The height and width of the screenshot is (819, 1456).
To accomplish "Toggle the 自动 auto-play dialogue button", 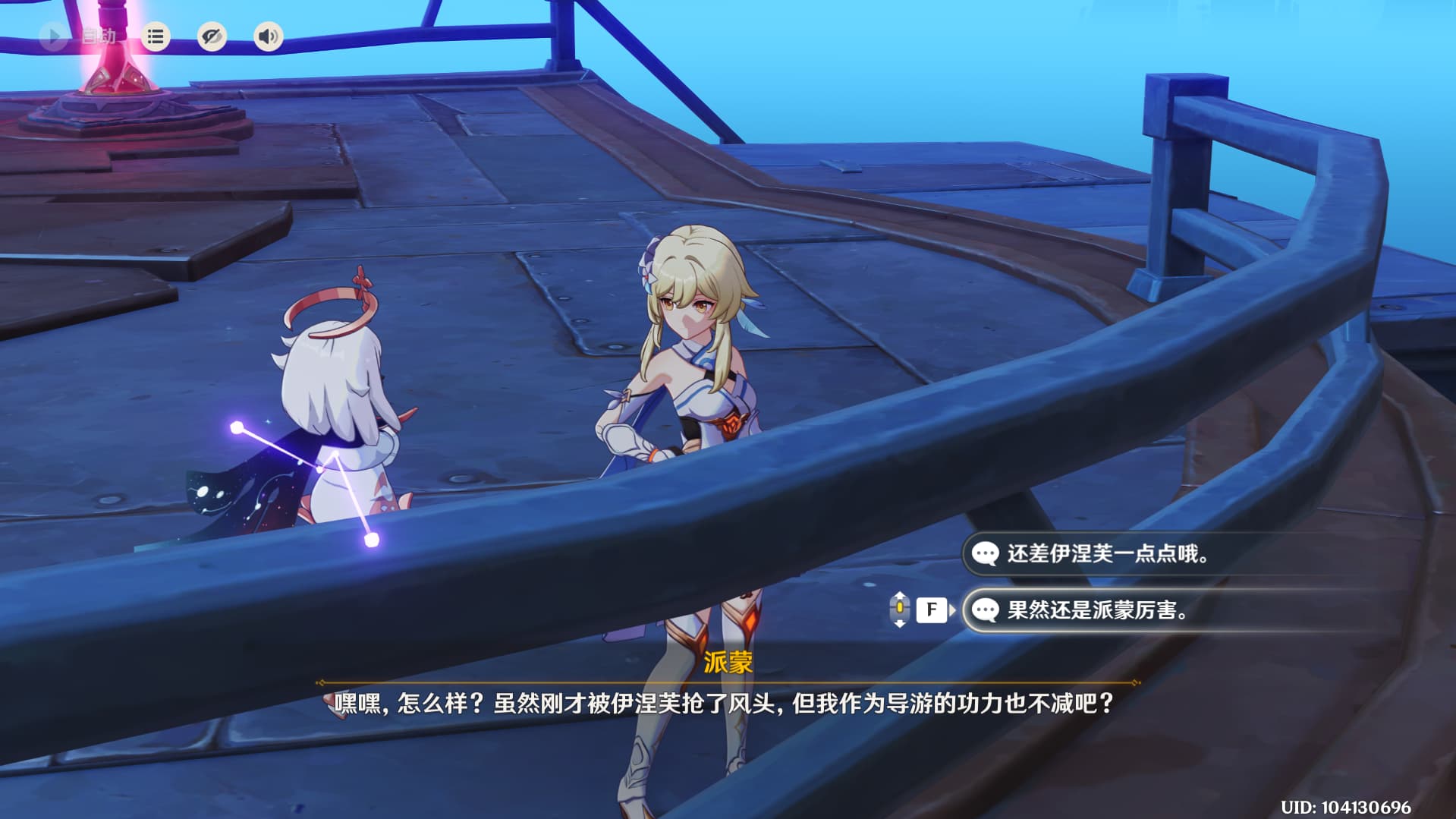I will [x=55, y=36].
